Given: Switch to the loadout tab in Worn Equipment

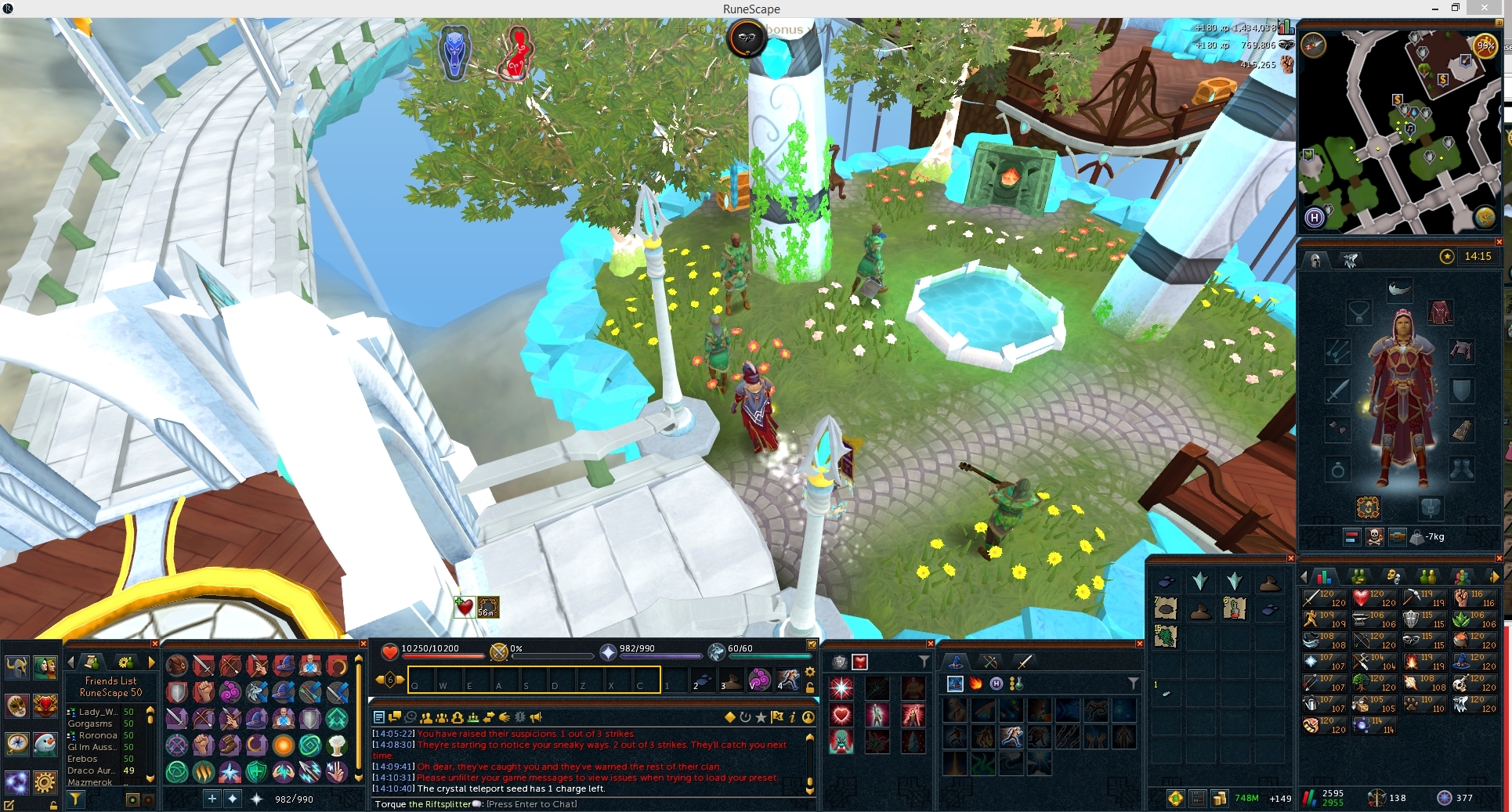Looking at the screenshot, I should coord(1351,261).
